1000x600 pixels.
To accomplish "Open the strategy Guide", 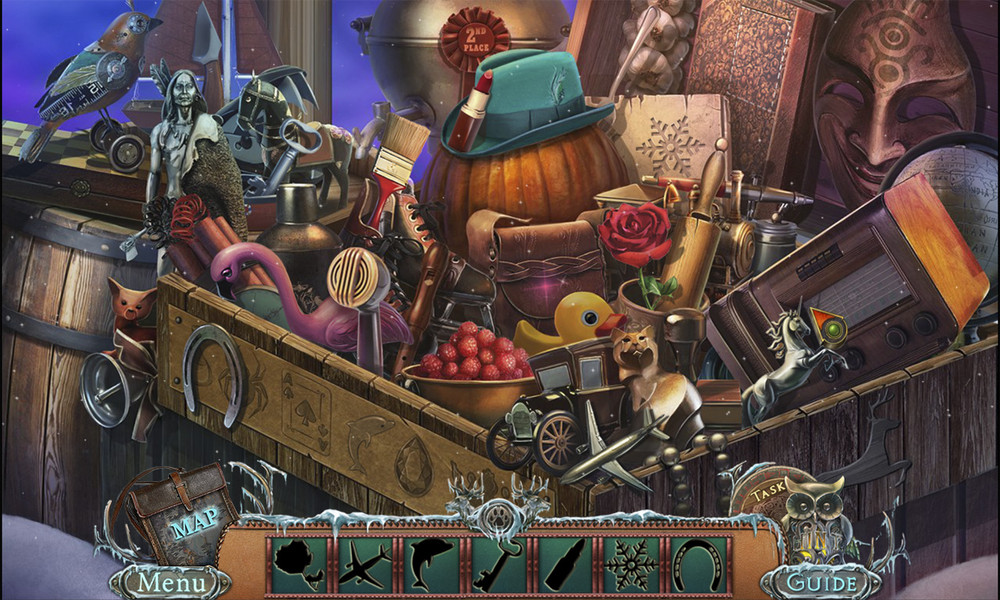I will (822, 581).
